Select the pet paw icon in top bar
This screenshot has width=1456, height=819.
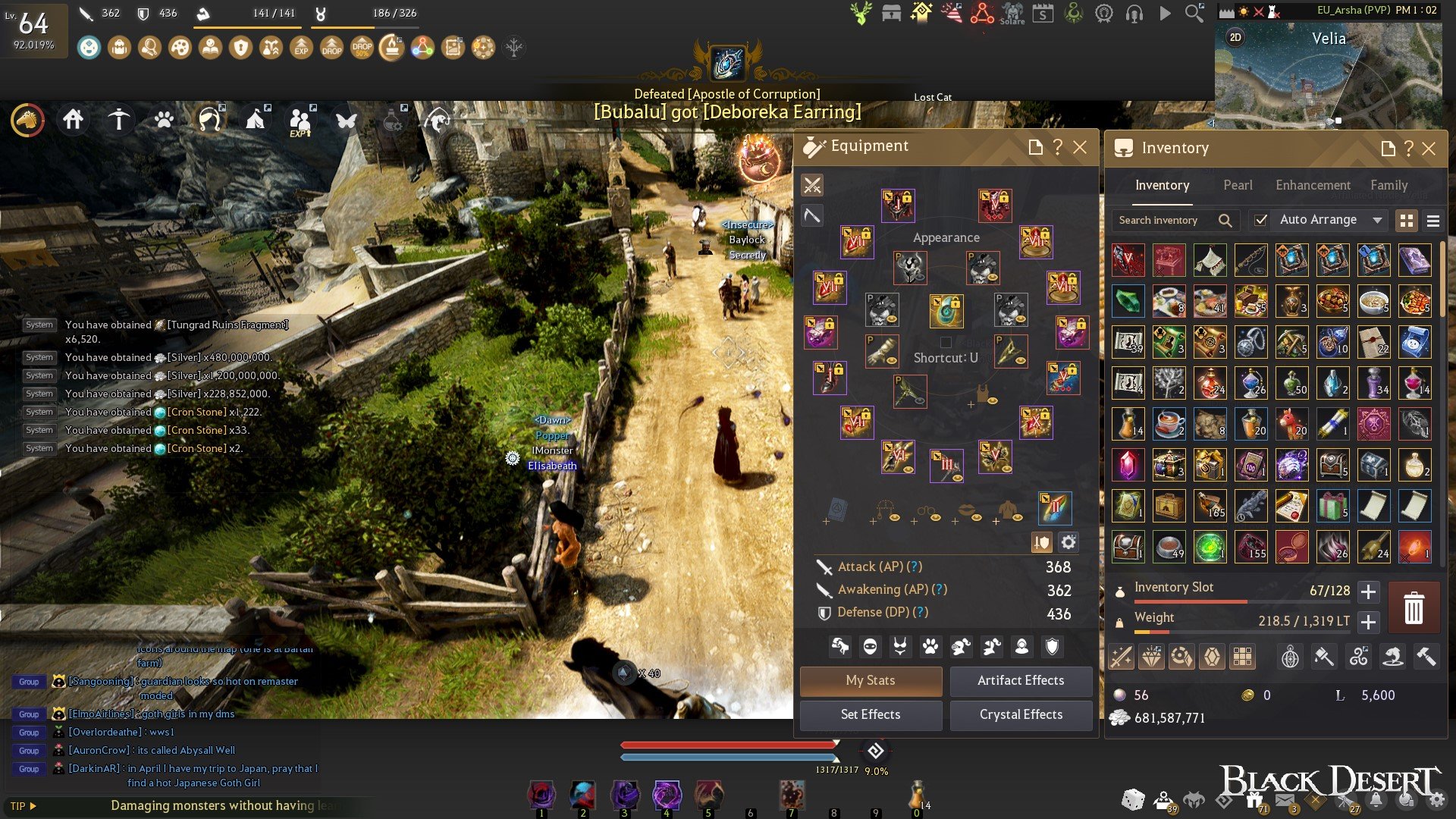pos(164,120)
